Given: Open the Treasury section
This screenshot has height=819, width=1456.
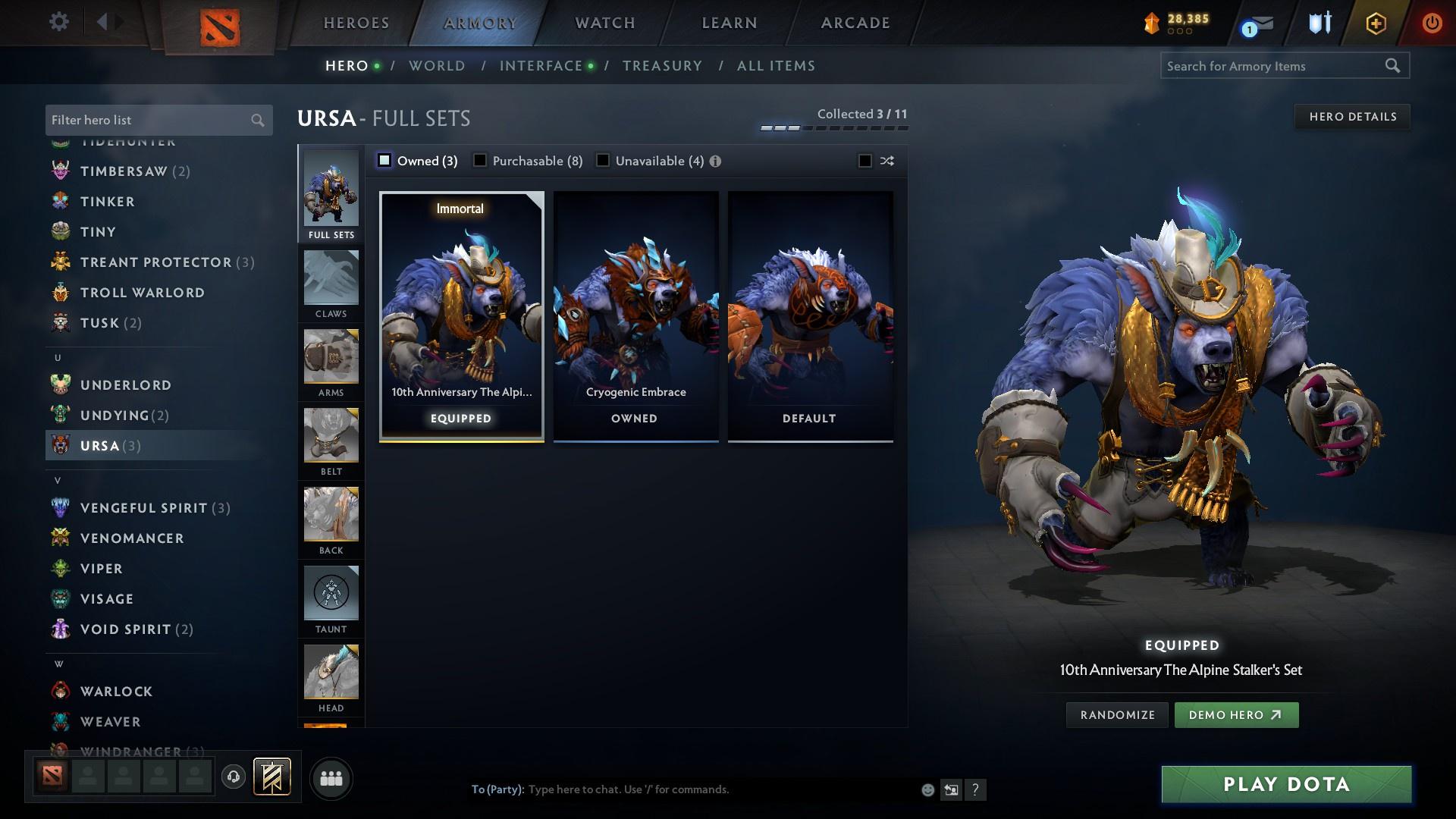Looking at the screenshot, I should pos(661,66).
